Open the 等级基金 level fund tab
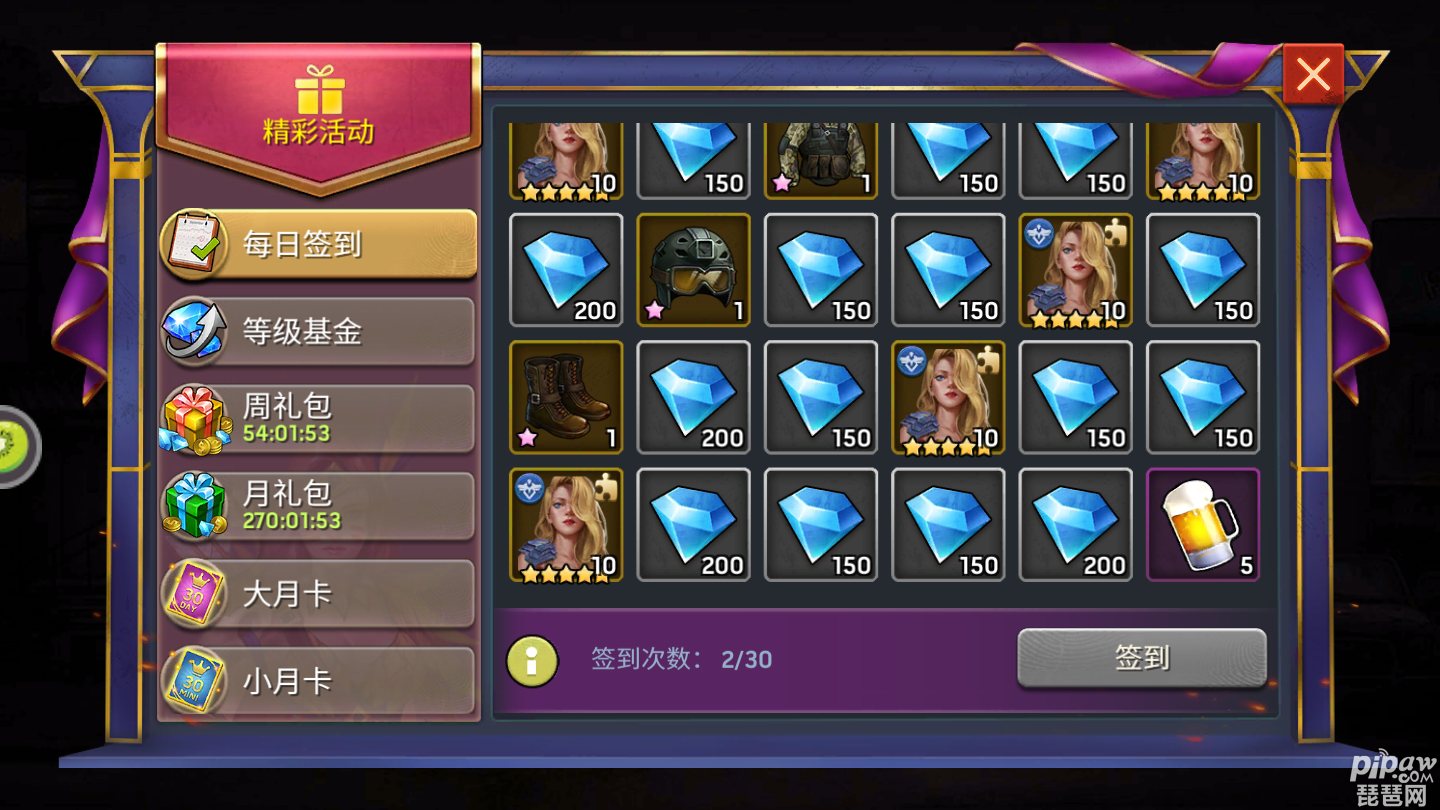Screen dimensions: 1440x810 click(318, 332)
